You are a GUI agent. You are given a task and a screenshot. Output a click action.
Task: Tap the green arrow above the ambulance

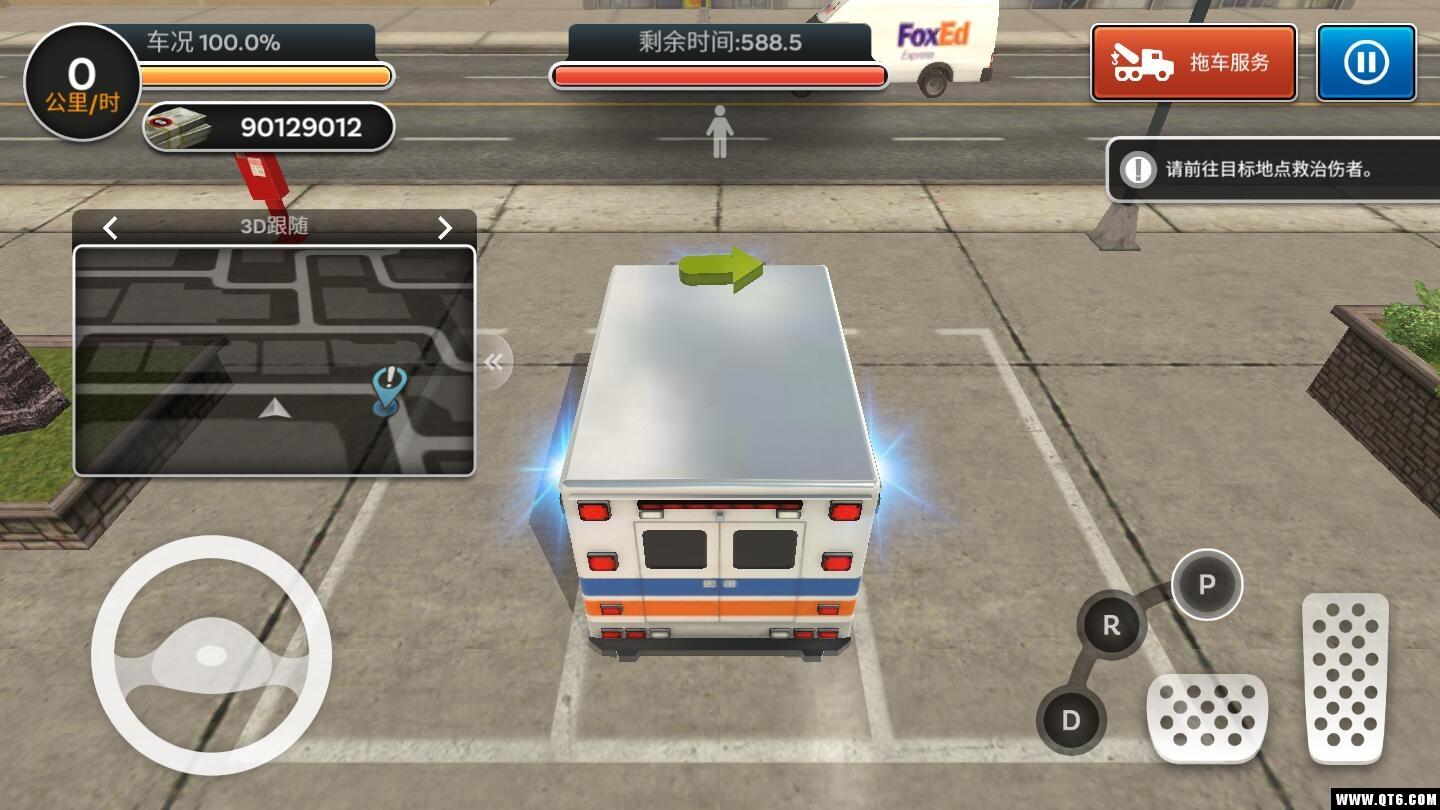coord(722,268)
